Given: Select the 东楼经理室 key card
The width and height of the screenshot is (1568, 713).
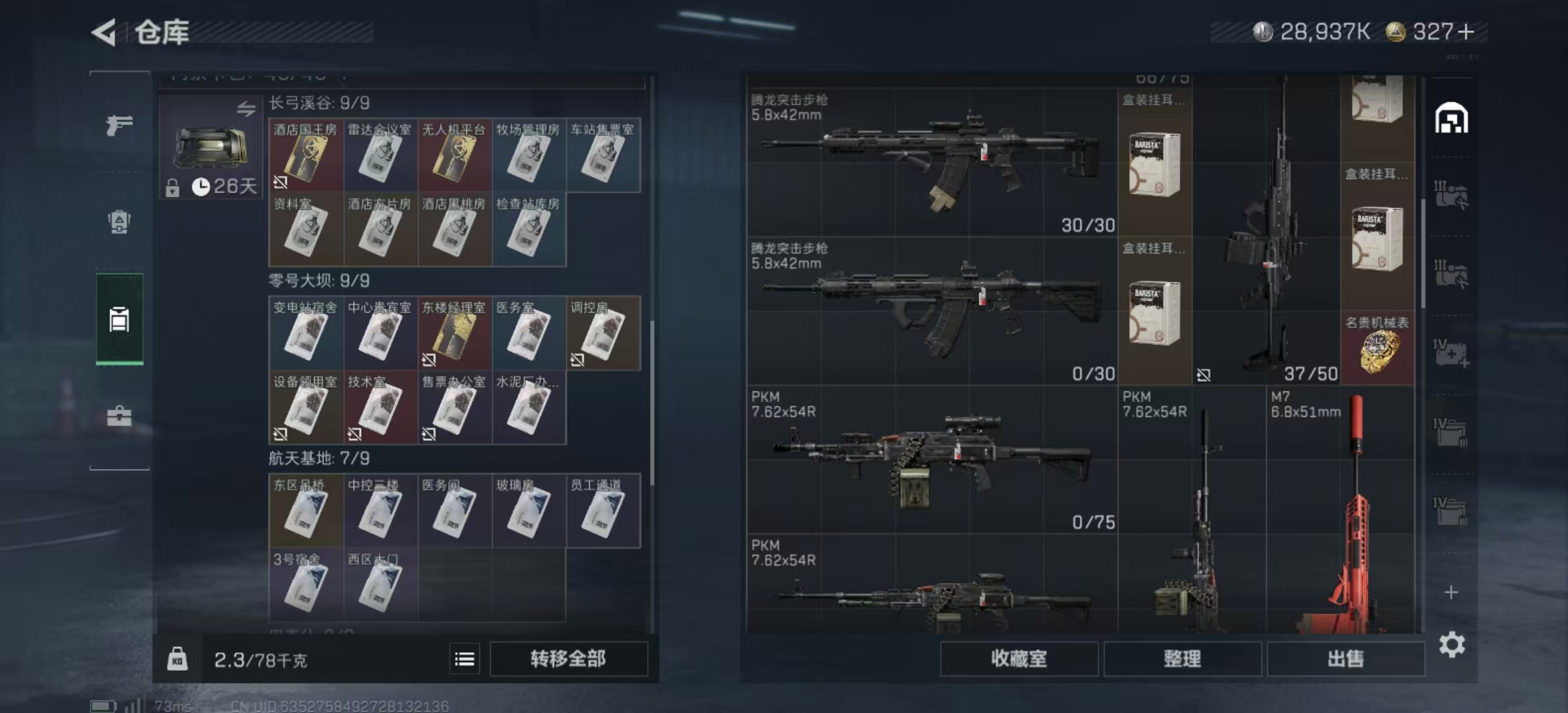Looking at the screenshot, I should pyautogui.click(x=454, y=333).
